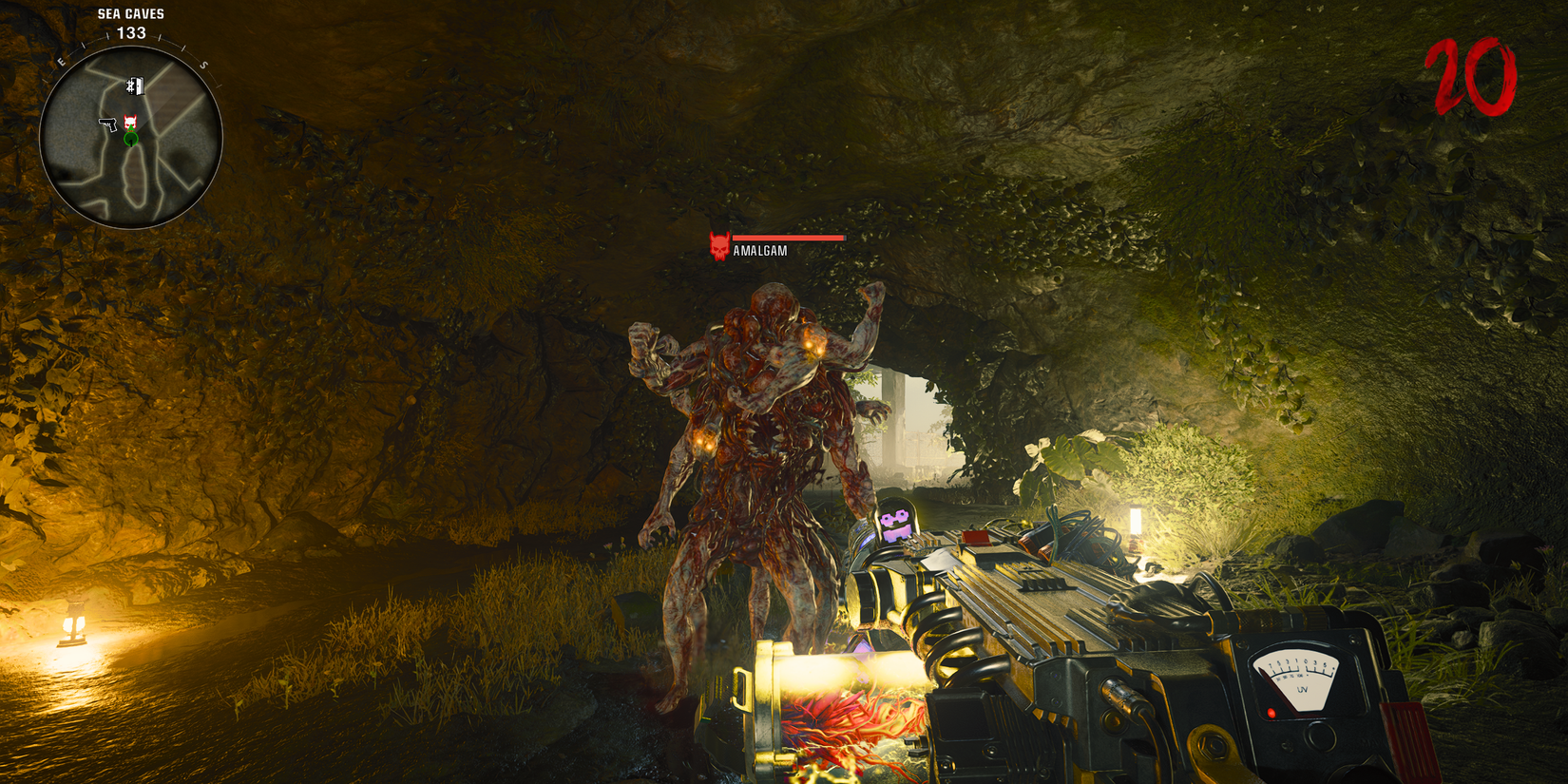Viewport: 1568px width, 784px height.
Task: Click the S compass direction on the minimap
Action: (203, 65)
